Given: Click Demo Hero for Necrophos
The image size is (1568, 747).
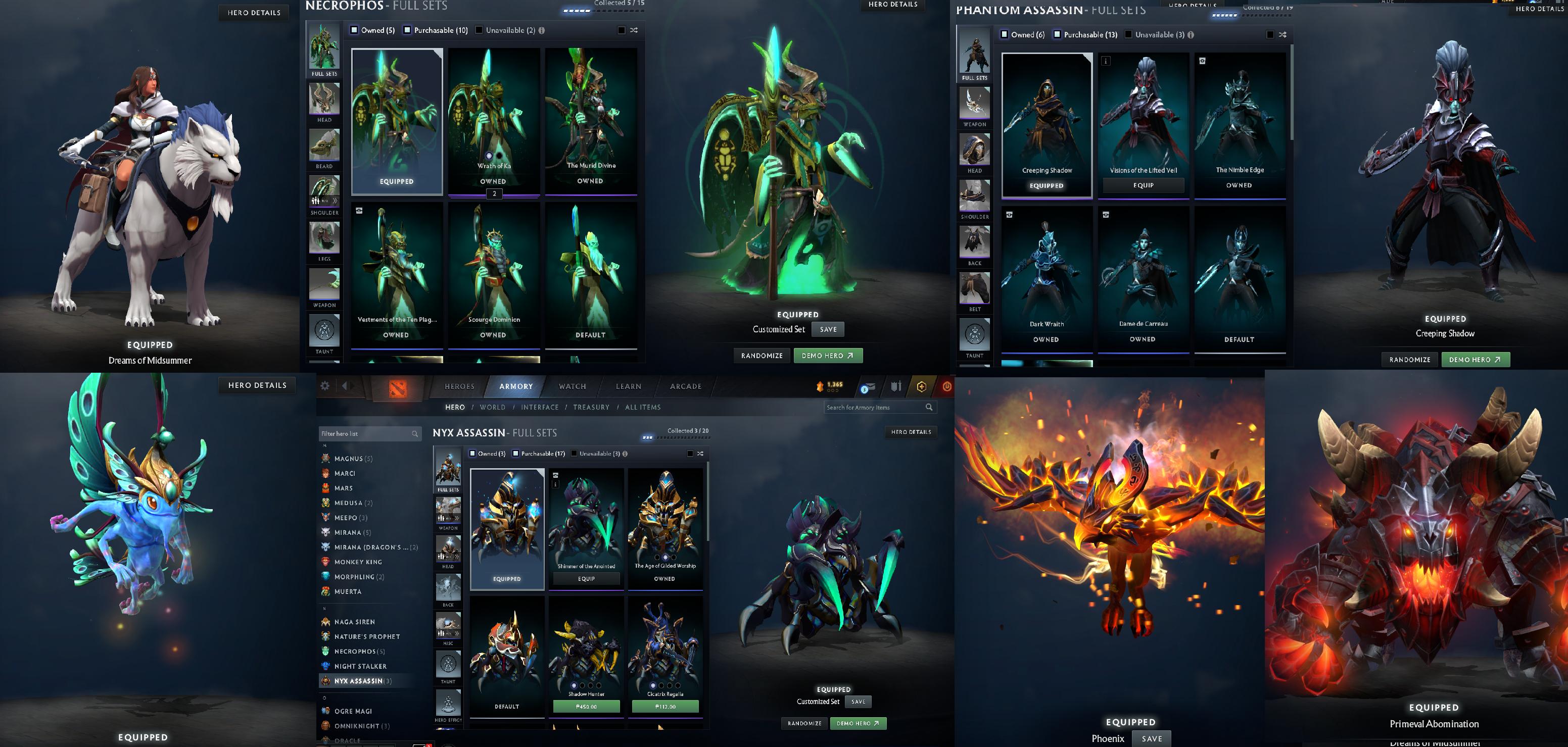Looking at the screenshot, I should tap(828, 355).
